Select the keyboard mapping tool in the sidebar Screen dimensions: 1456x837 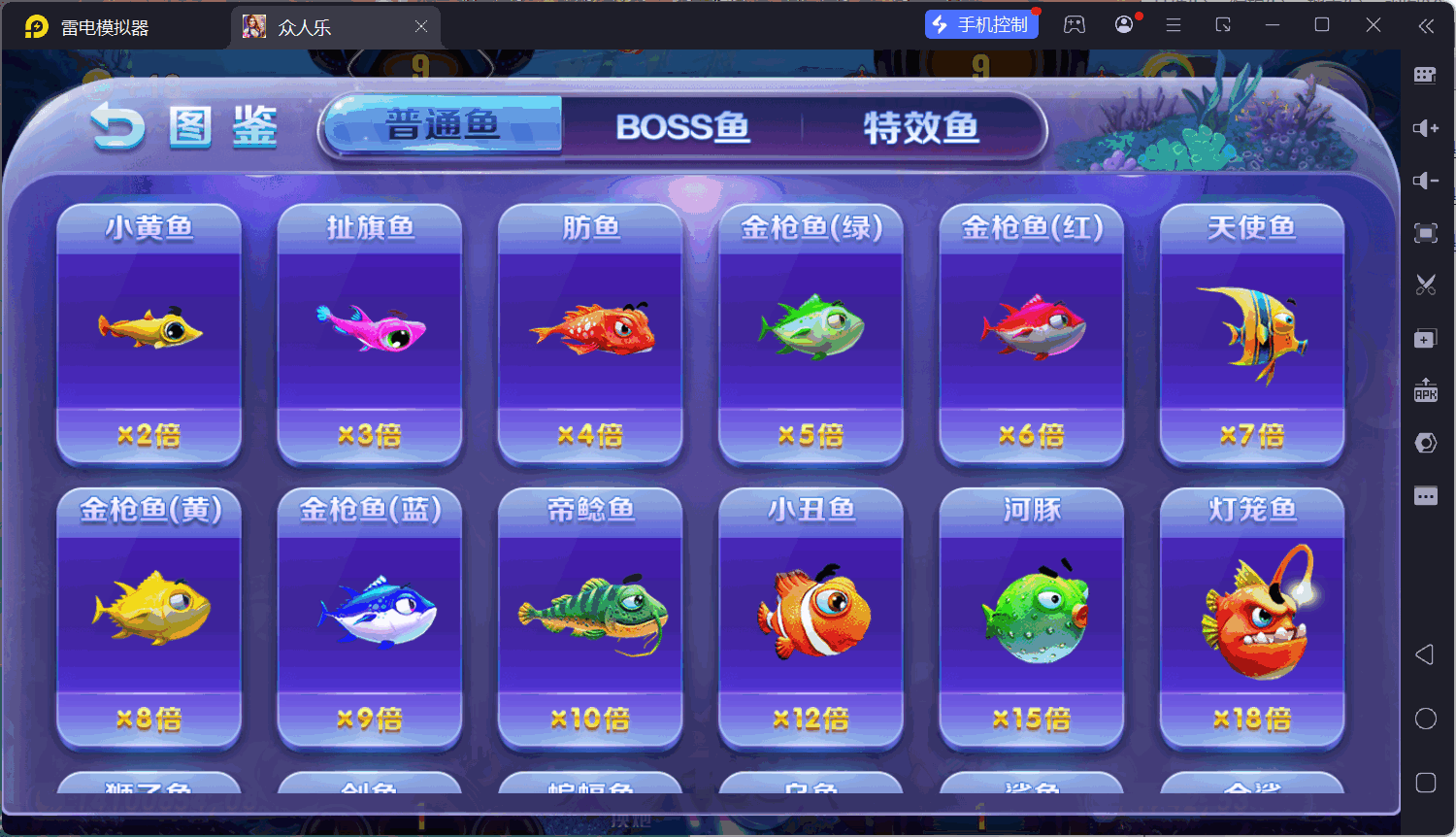click(1426, 75)
